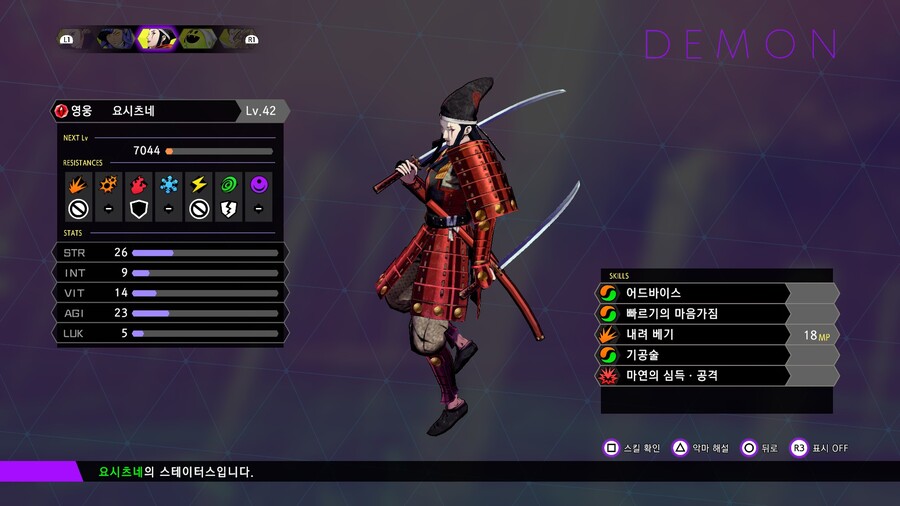
Task: Click the physical resistance icon
Action: tap(77, 185)
